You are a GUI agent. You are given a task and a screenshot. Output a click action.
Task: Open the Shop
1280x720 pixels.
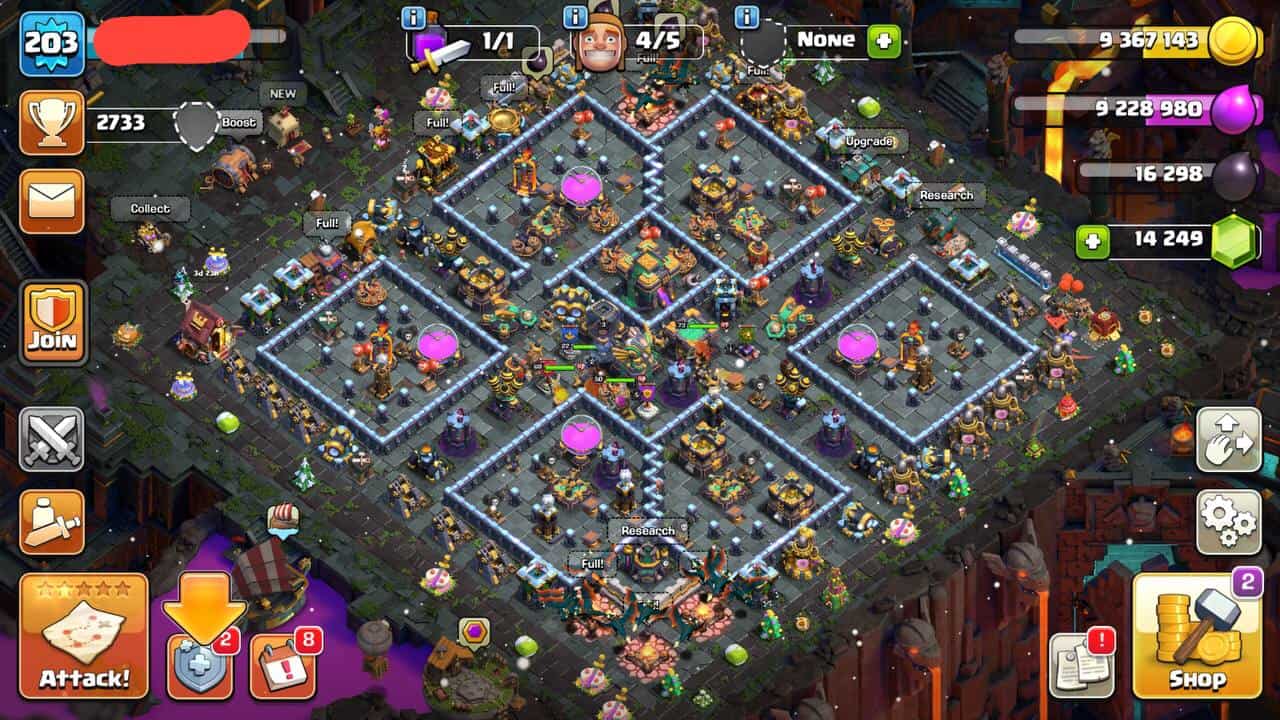pyautogui.click(x=1197, y=636)
